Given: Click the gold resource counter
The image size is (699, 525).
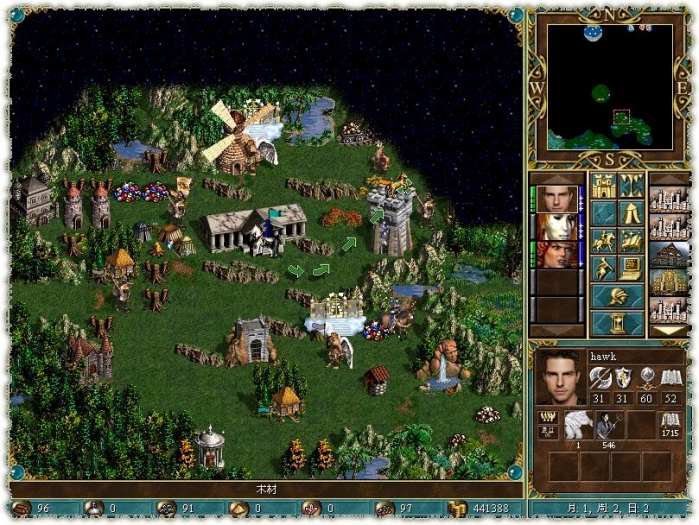Looking at the screenshot, I should point(478,509).
